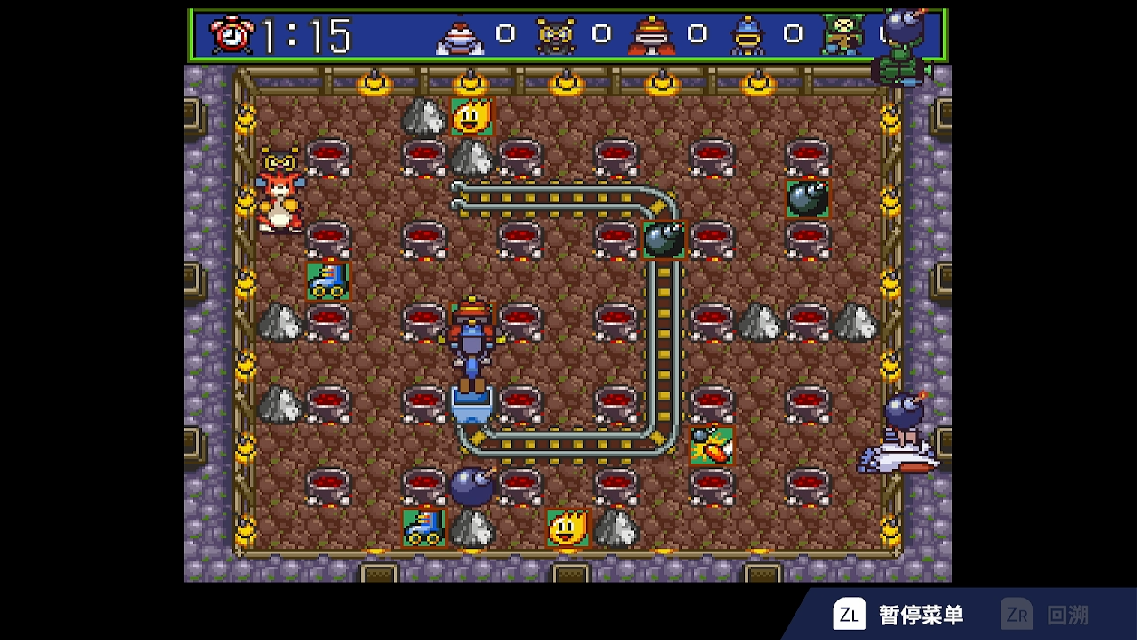1137x640 pixels.
Task: Select the white Bomberman player portrait
Action: point(460,37)
